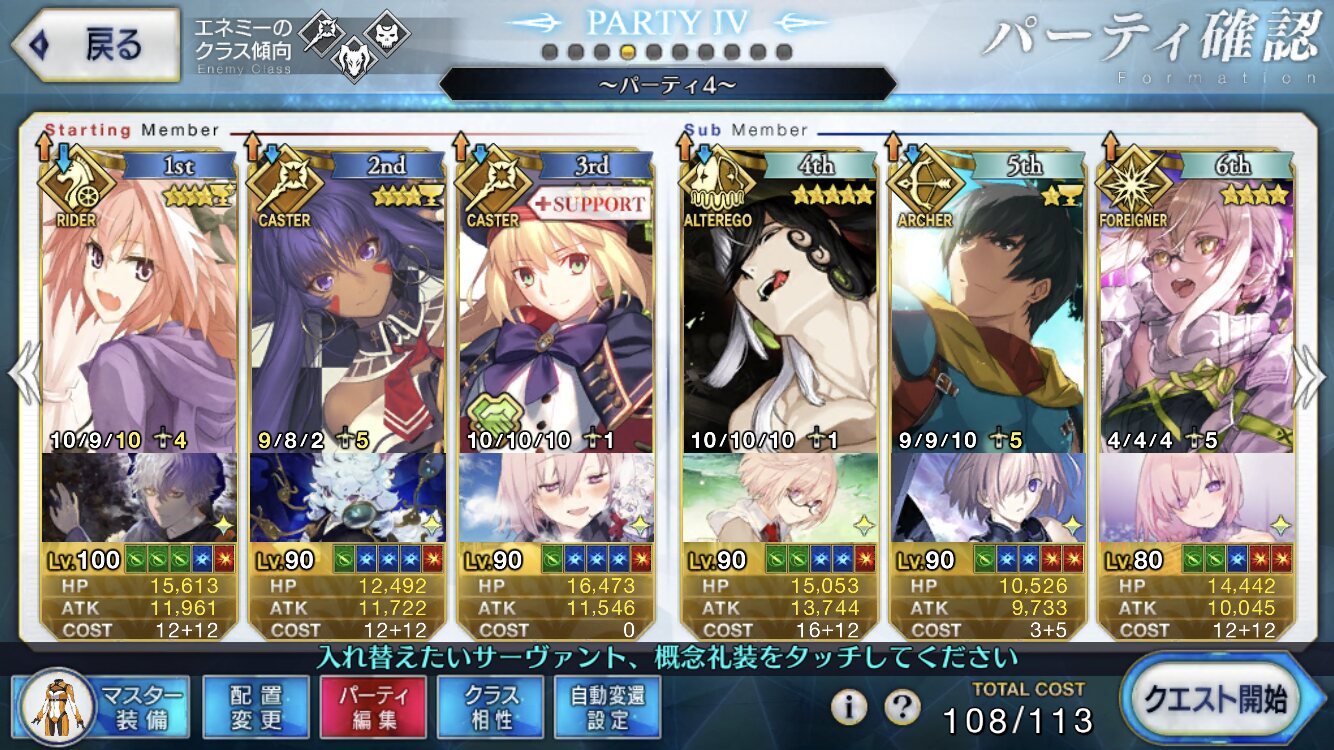Tap the craft essence under the Rider
Viewport: 1334px width, 750px height.
(140, 497)
